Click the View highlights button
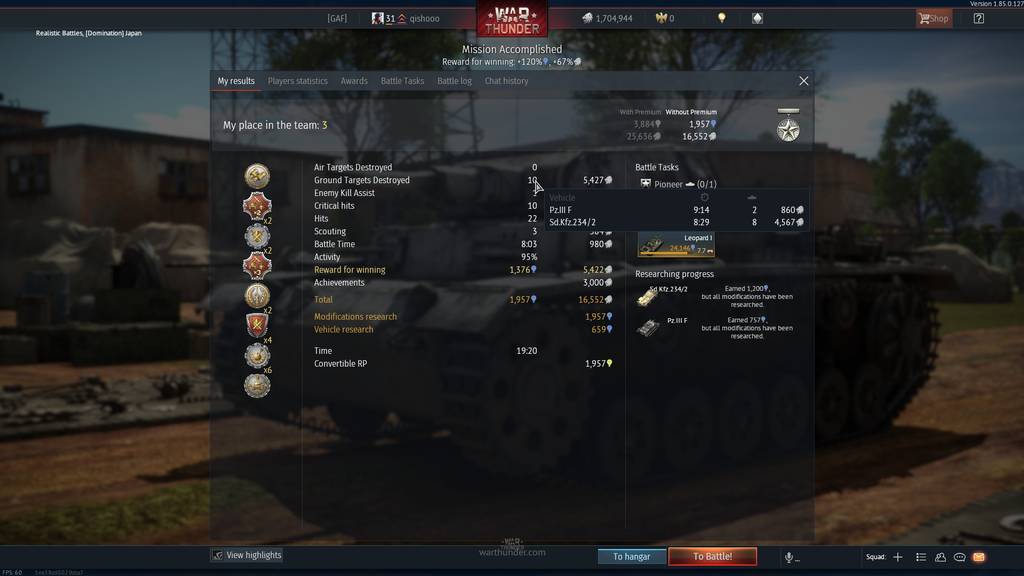Viewport: 1024px width, 576px height. click(247, 555)
